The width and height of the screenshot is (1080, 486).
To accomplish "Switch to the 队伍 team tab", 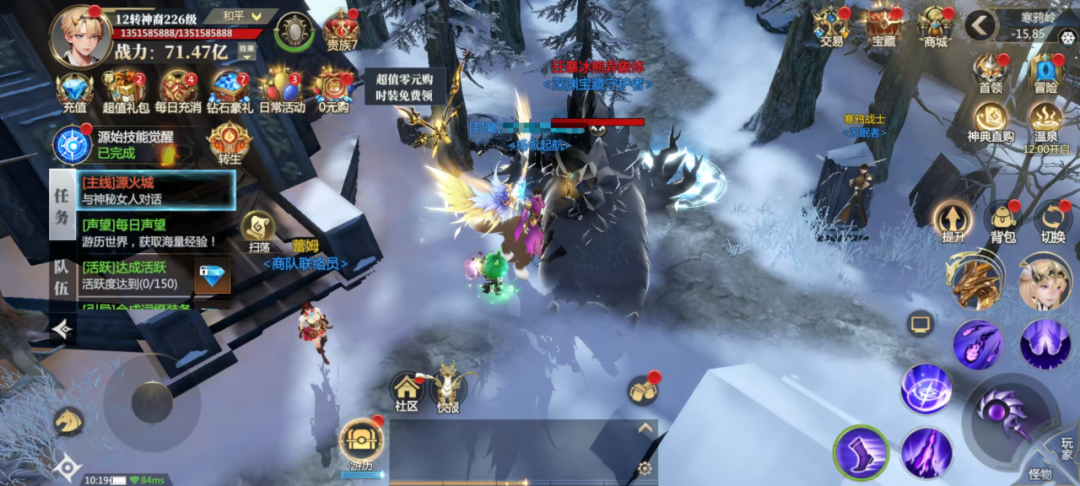I will (61, 273).
